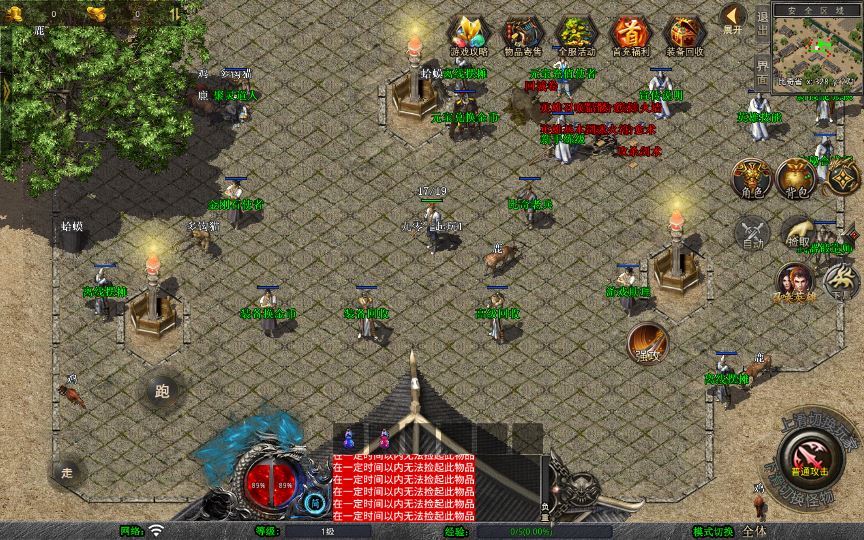This screenshot has width=864, height=540.
Task: Select the blue potion quick slot
Action: pos(349,437)
